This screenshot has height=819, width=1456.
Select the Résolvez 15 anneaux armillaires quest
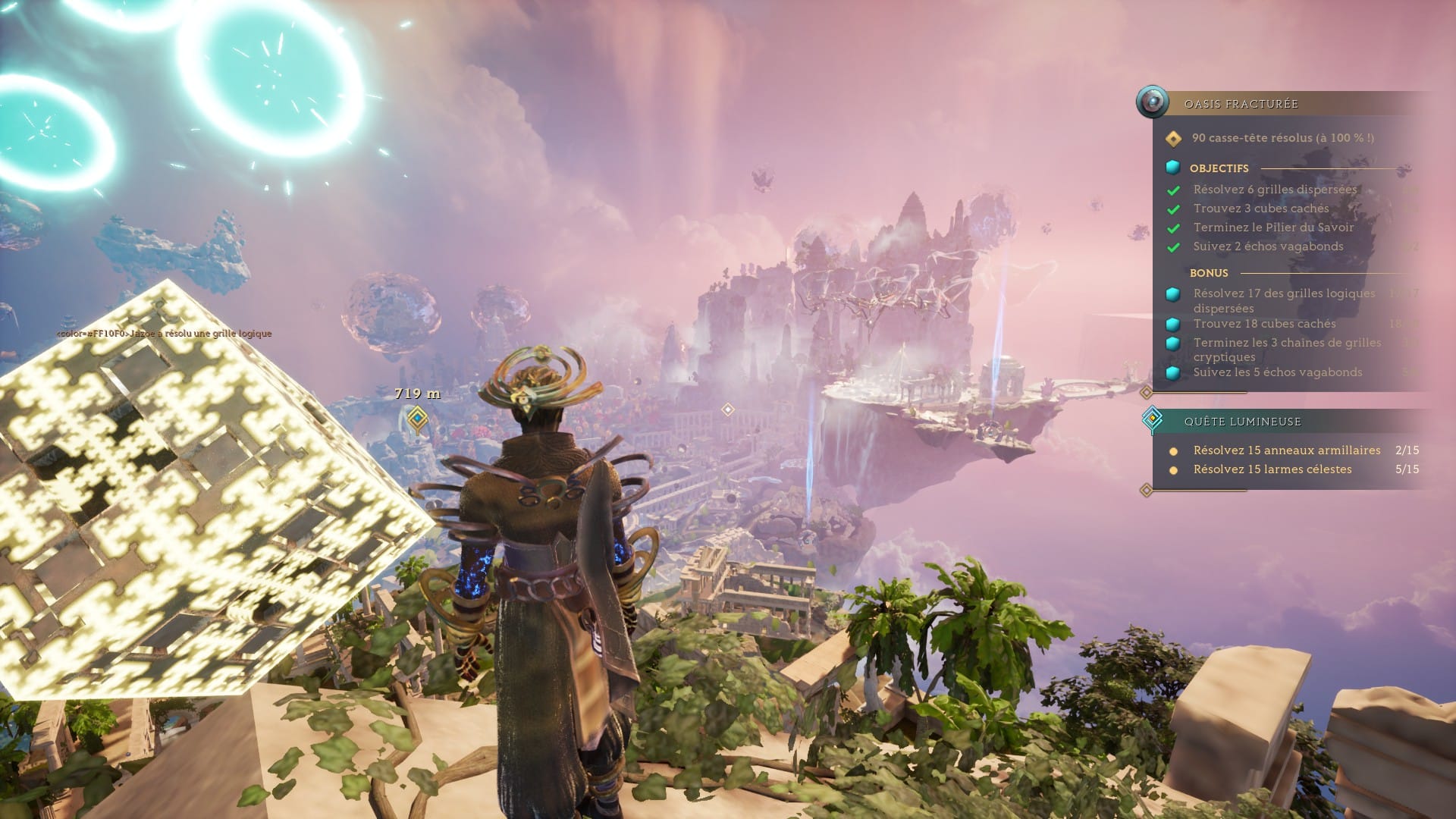pyautogui.click(x=1286, y=450)
